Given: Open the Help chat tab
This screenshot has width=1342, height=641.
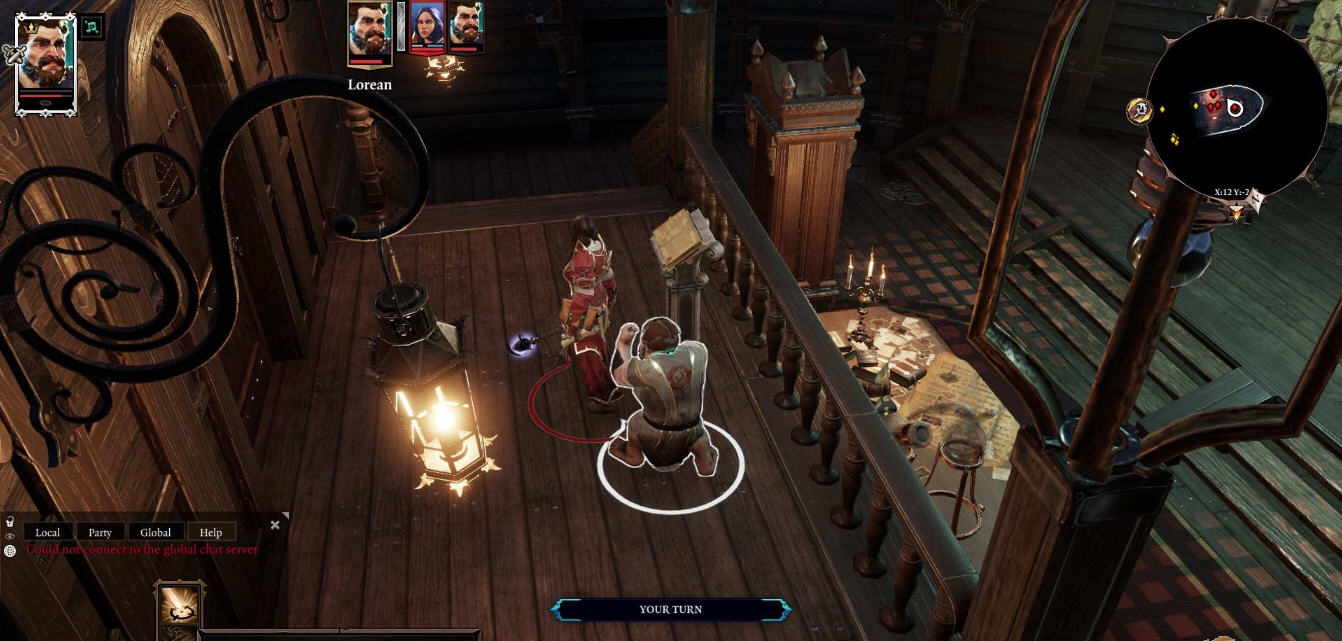Looking at the screenshot, I should coord(210,532).
